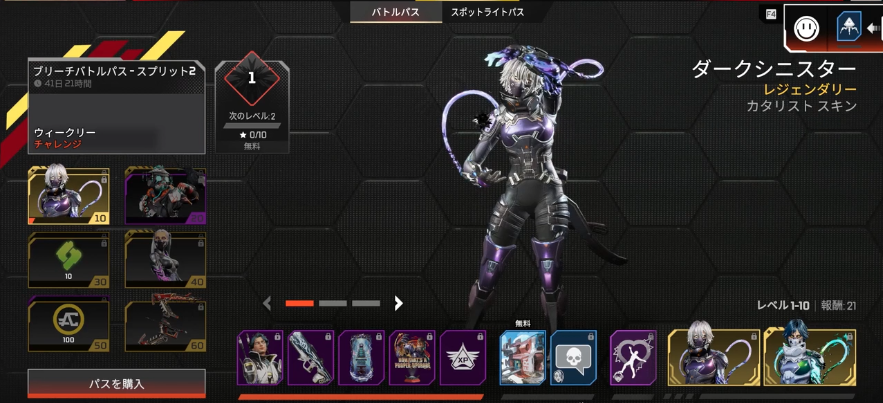This screenshot has height=403, width=883.
Task: Select the level 40 masked legend skin reward
Action: (x=165, y=260)
